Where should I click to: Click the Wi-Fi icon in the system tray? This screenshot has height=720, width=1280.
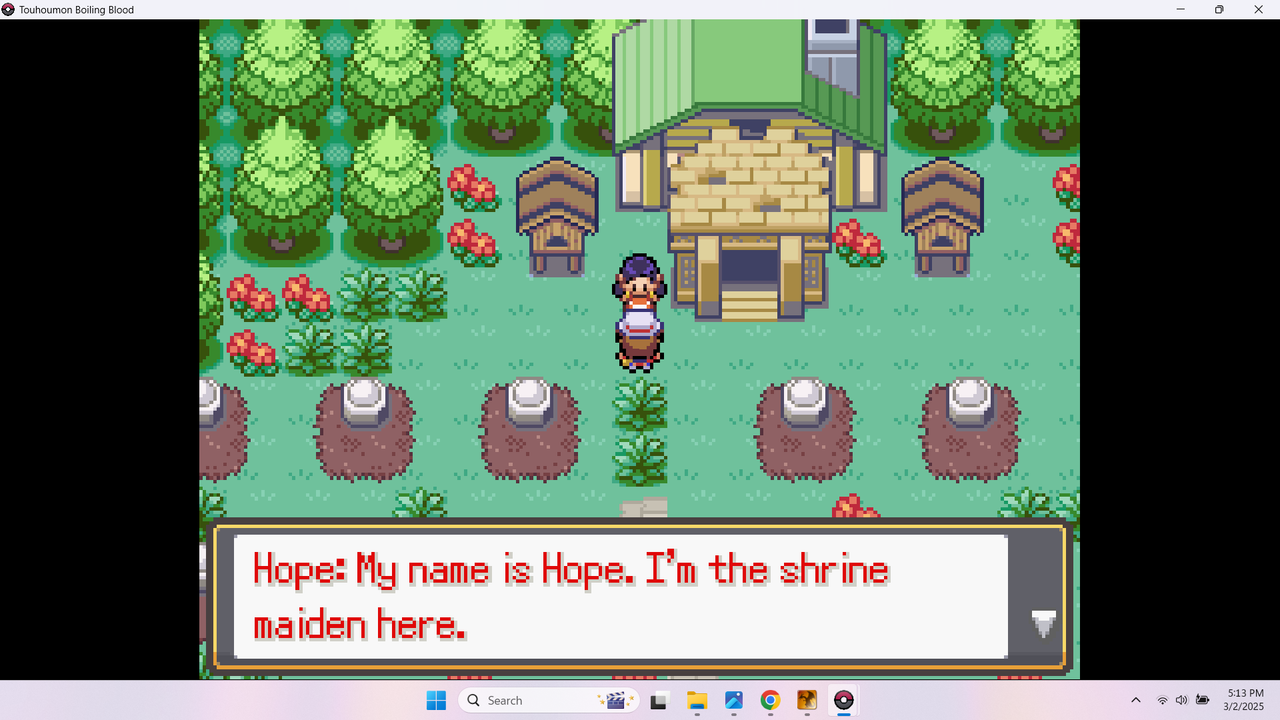pyautogui.click(x=1162, y=700)
